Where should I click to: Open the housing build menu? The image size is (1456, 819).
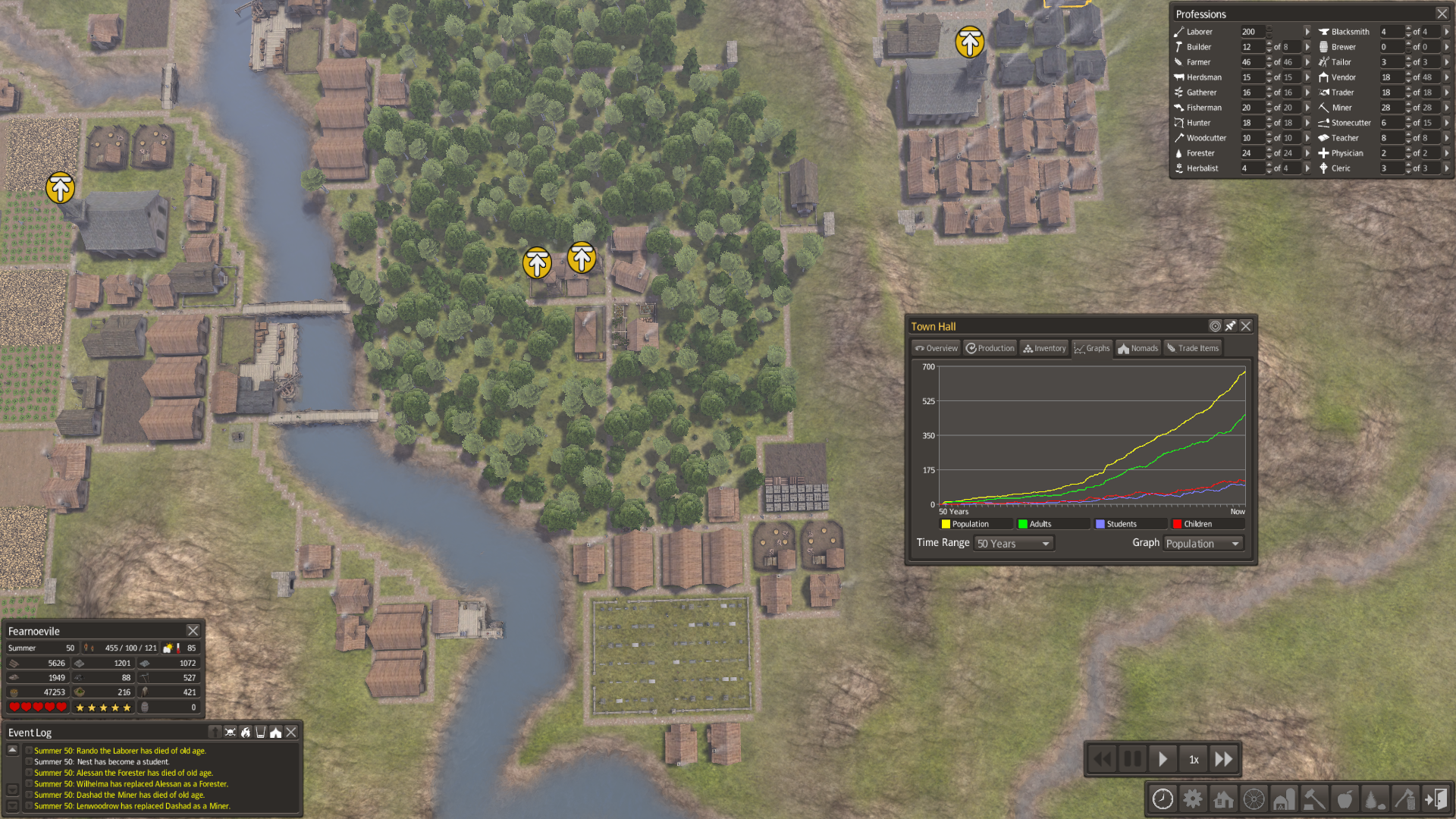pyautogui.click(x=1223, y=799)
